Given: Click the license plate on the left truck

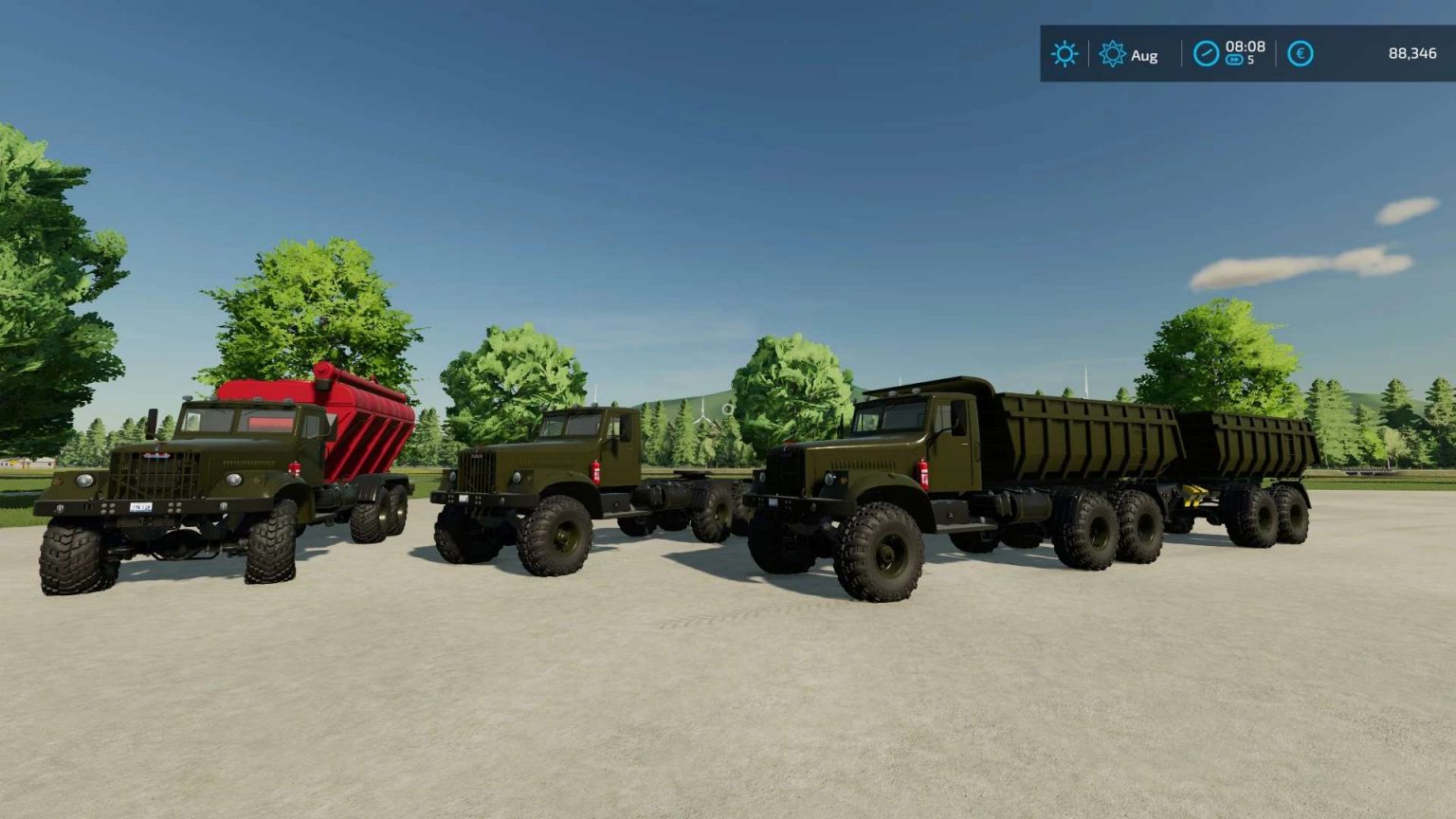Looking at the screenshot, I should [140, 508].
